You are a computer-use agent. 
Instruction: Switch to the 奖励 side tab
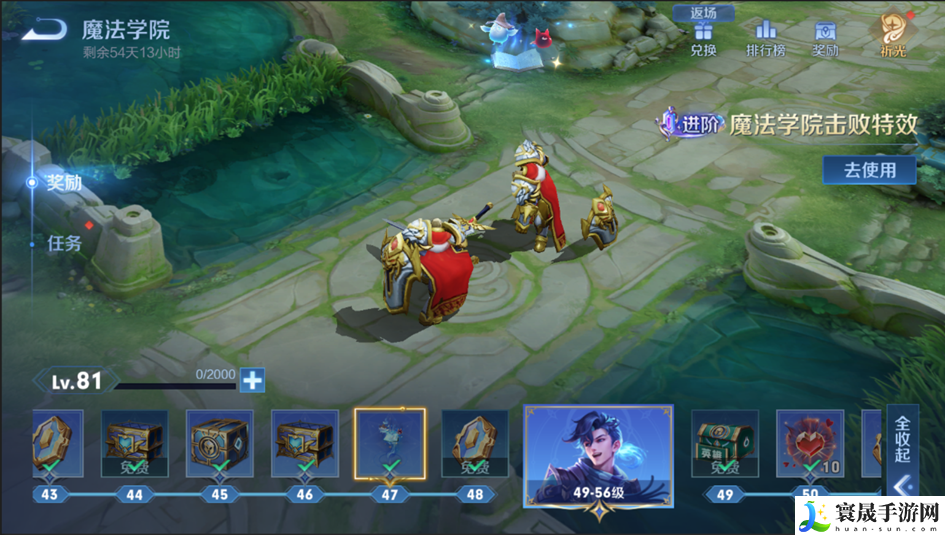64,183
